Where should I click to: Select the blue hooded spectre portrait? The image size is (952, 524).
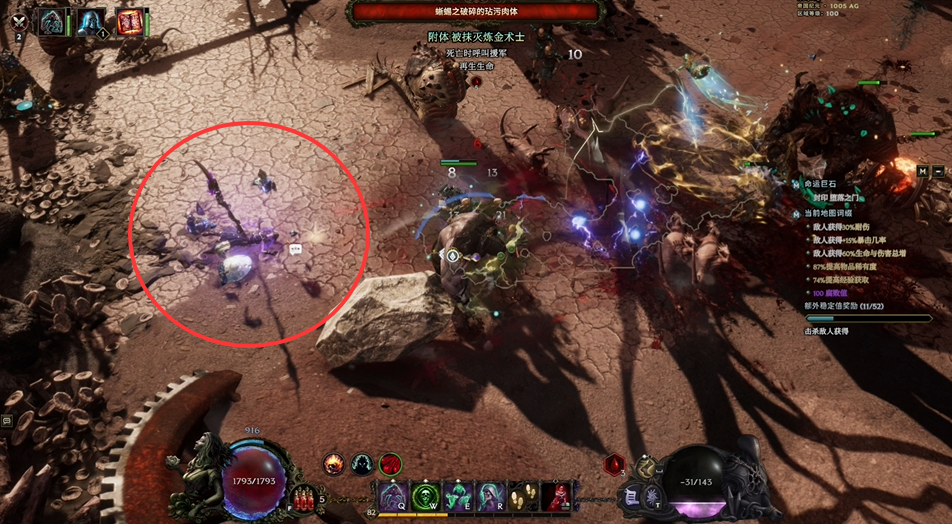[91, 22]
